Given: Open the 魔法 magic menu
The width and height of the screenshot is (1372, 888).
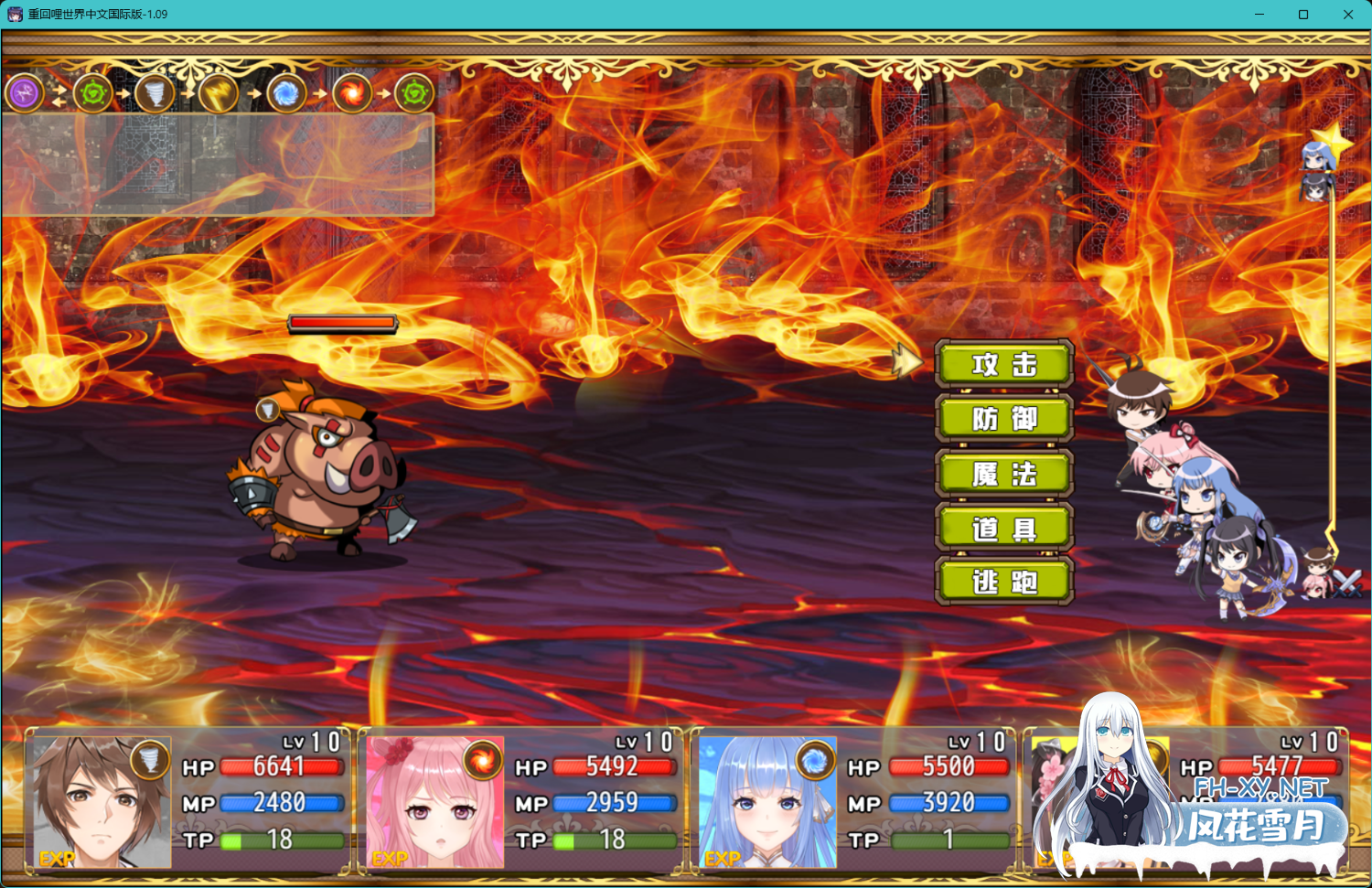Looking at the screenshot, I should 1003,474.
